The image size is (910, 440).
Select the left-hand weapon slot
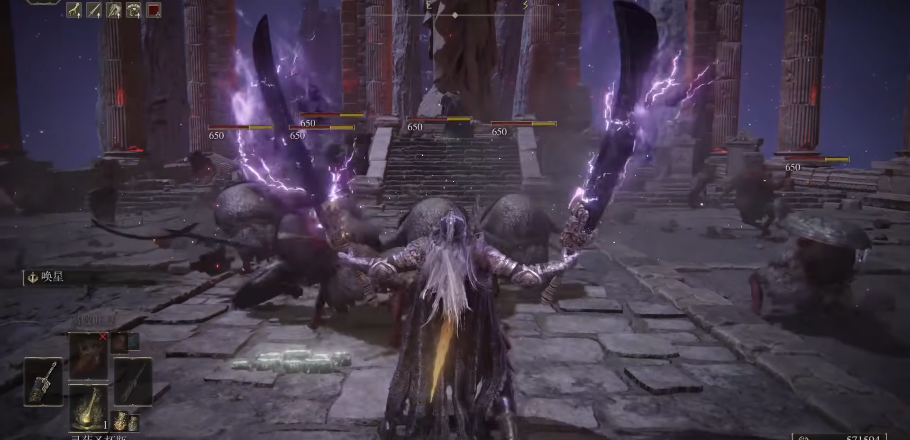42,380
